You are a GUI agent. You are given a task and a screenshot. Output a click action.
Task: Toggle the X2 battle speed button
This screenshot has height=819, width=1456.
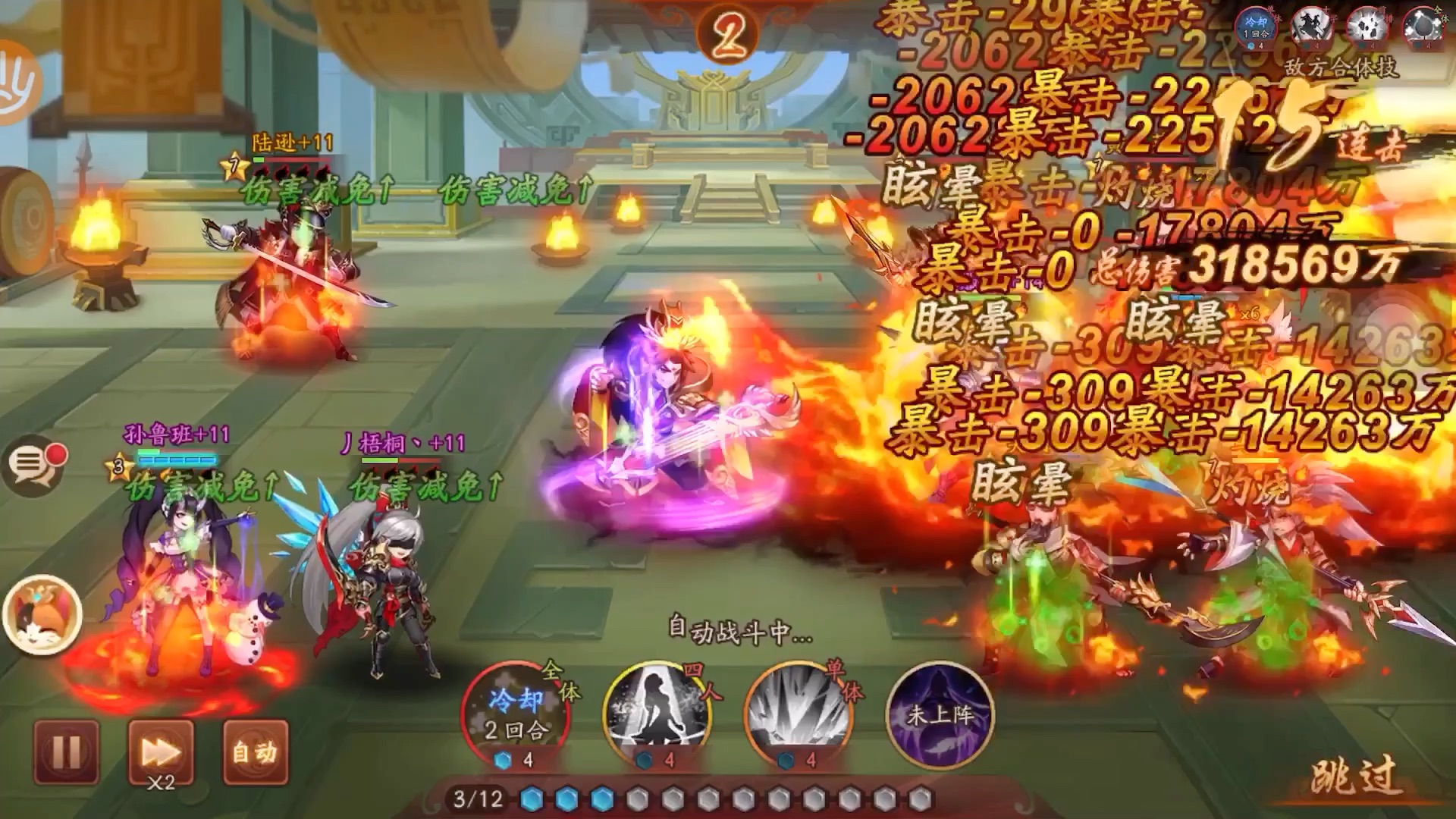[161, 752]
